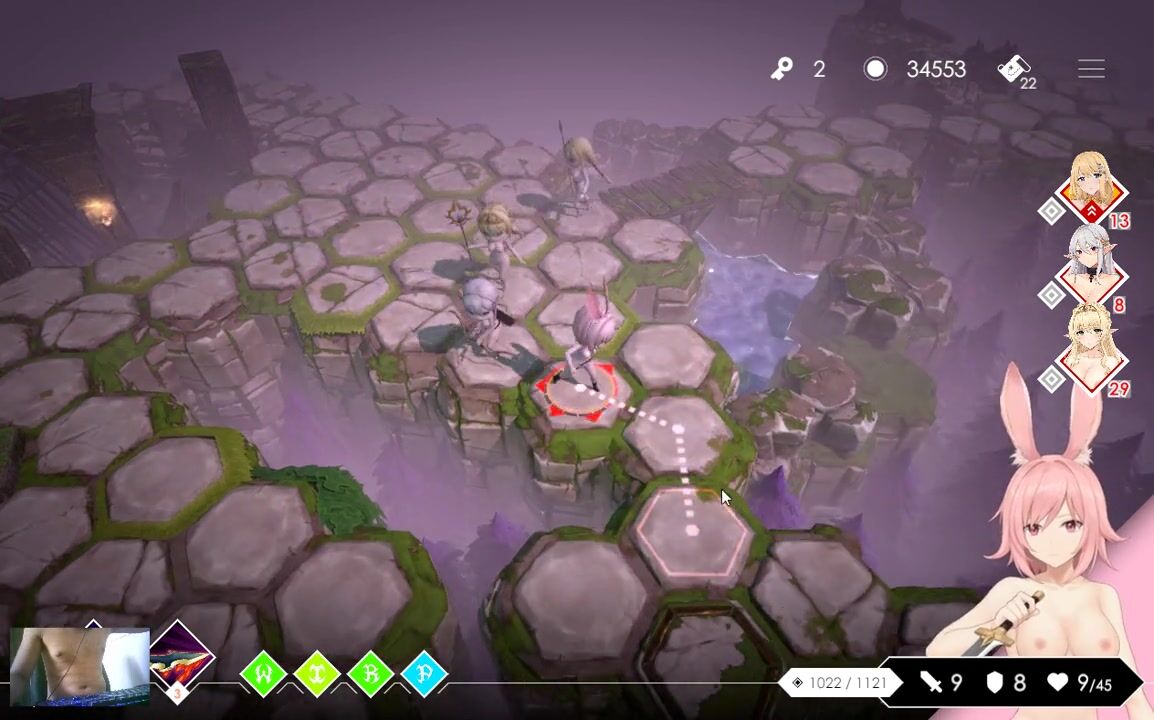Activate the green I skill diamond
The width and height of the screenshot is (1154, 720).
(x=317, y=674)
